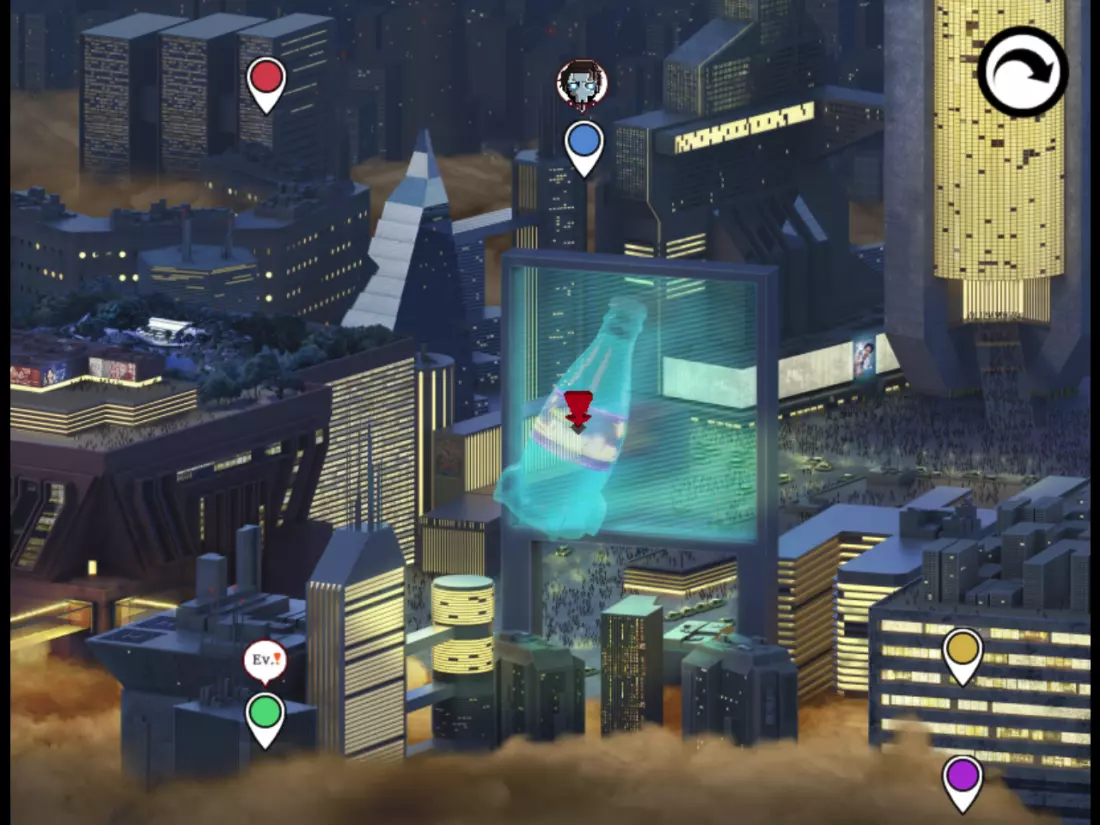
Task: Click the circular curved-arrow button
Action: 1023,71
